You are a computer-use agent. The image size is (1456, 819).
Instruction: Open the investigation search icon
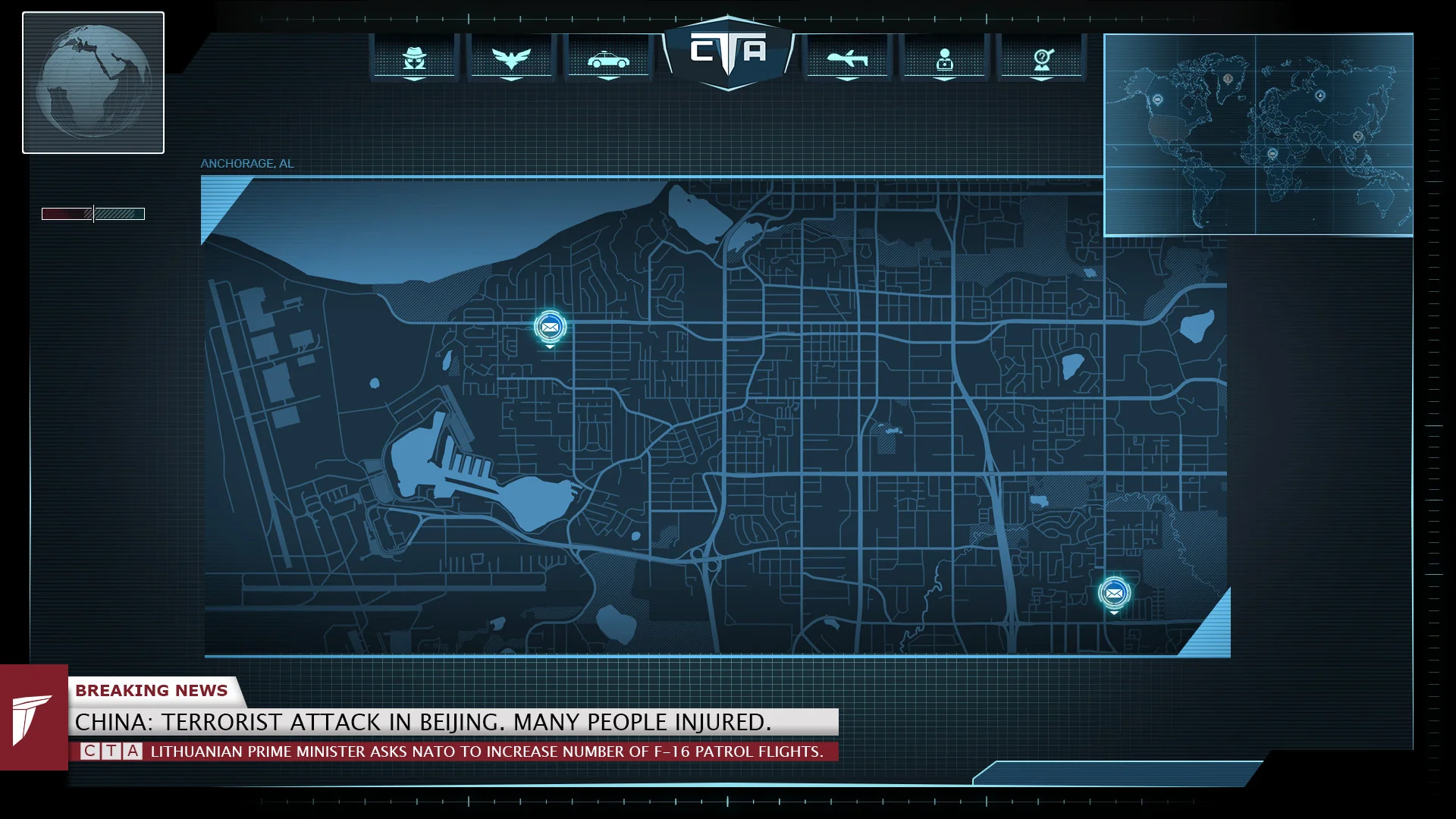1043,59
